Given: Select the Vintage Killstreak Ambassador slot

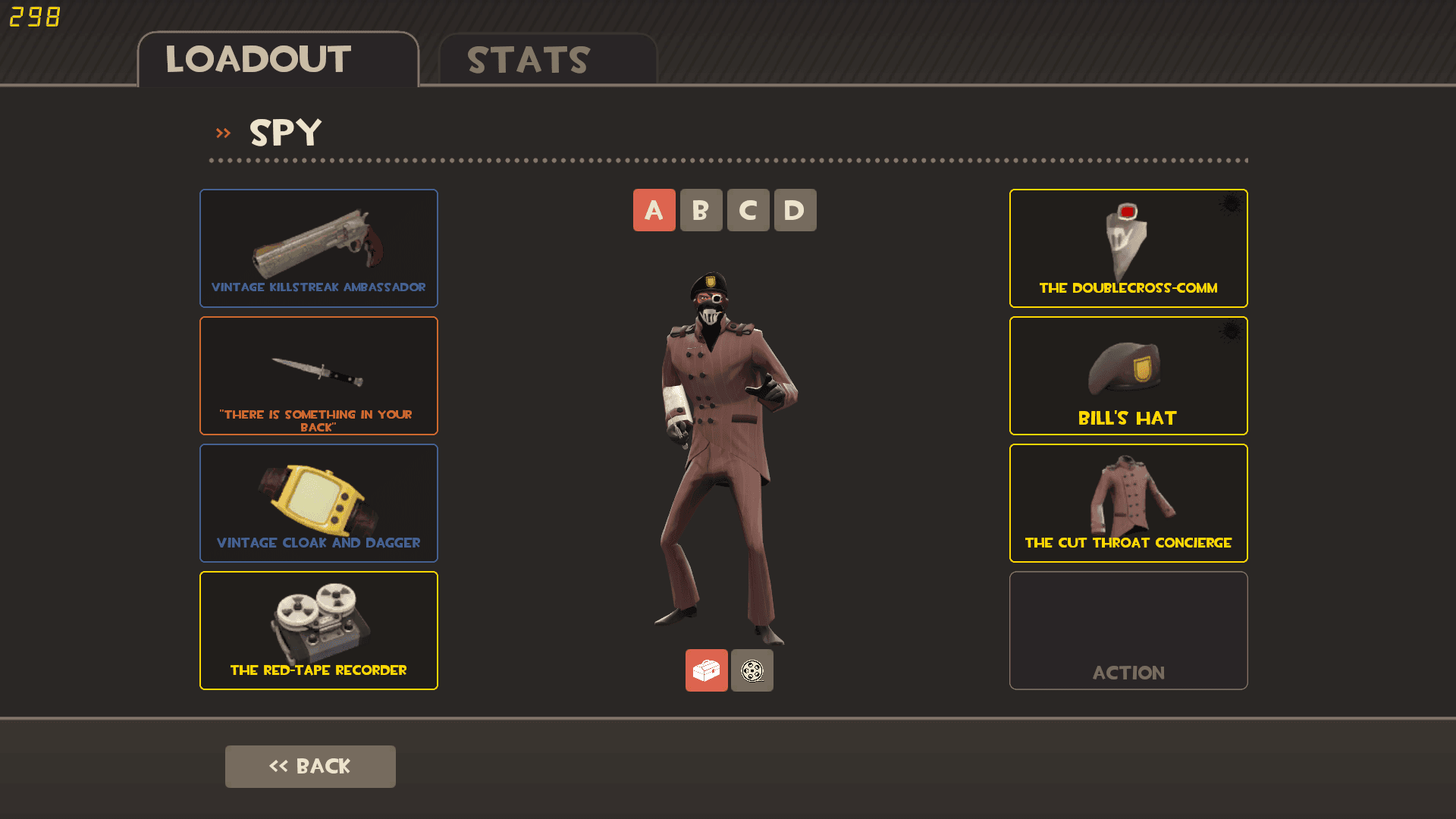Looking at the screenshot, I should [318, 248].
